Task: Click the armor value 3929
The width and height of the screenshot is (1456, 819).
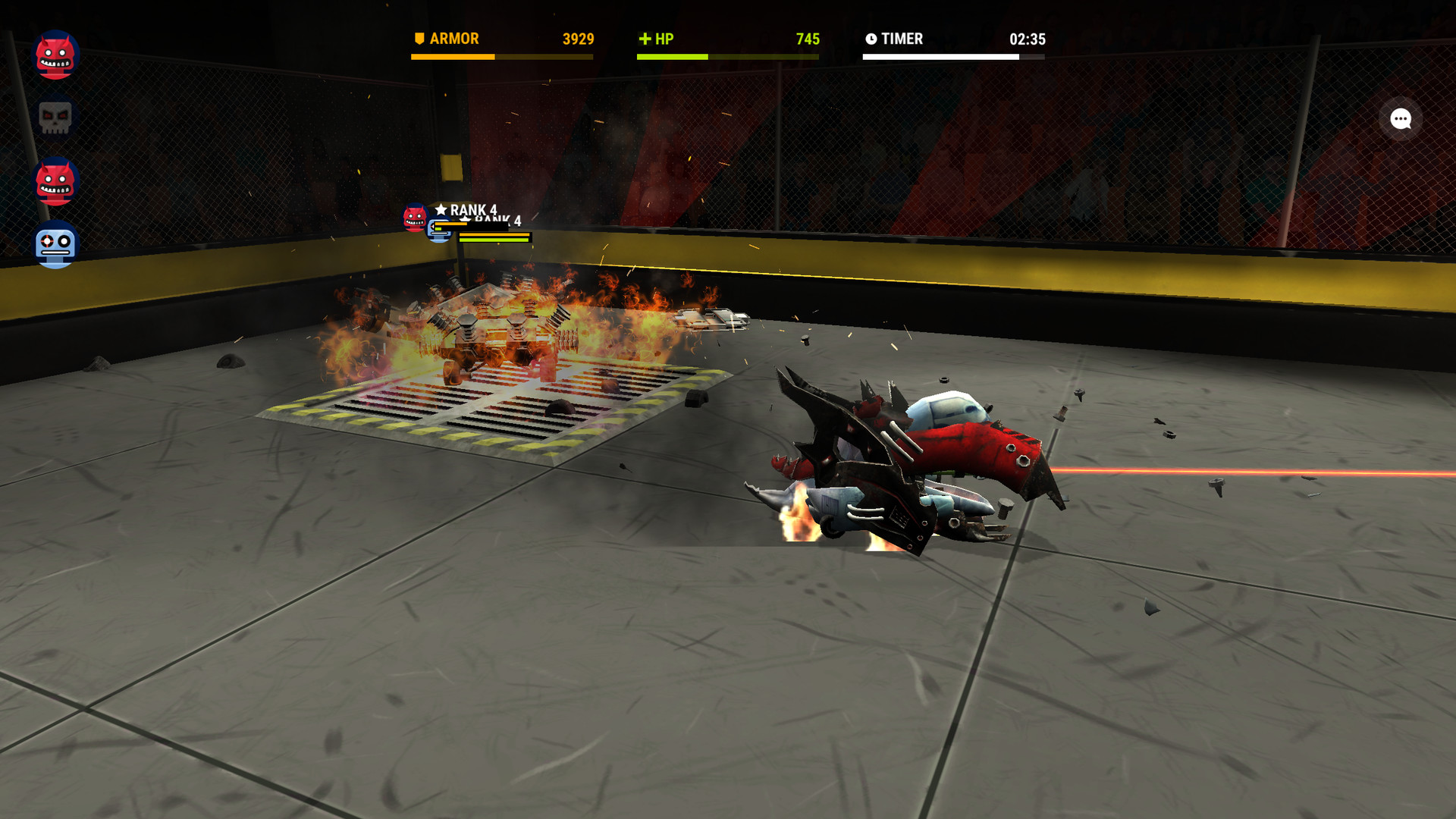Action: [578, 39]
